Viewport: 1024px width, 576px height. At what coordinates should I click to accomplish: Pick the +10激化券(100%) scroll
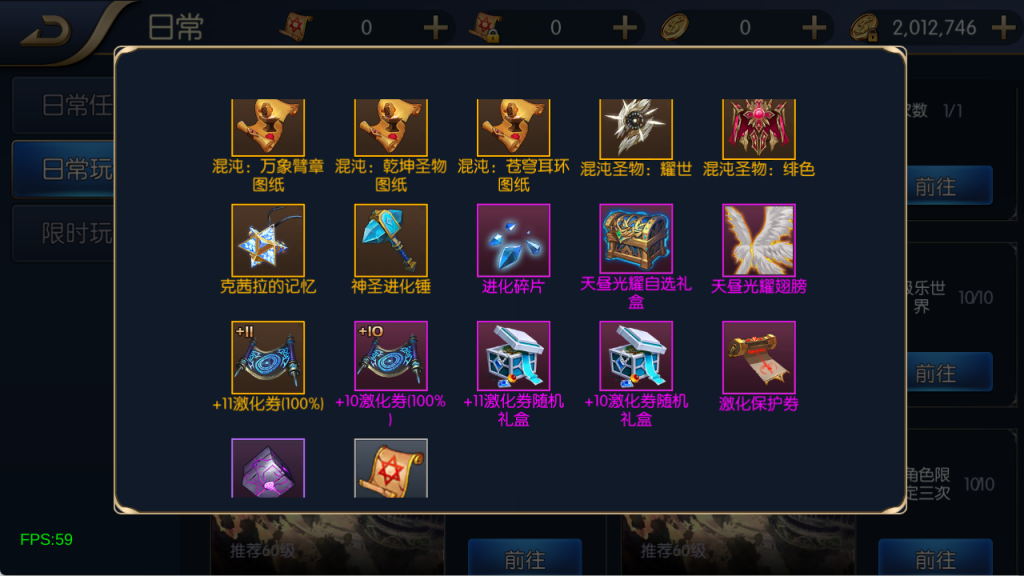(391, 357)
